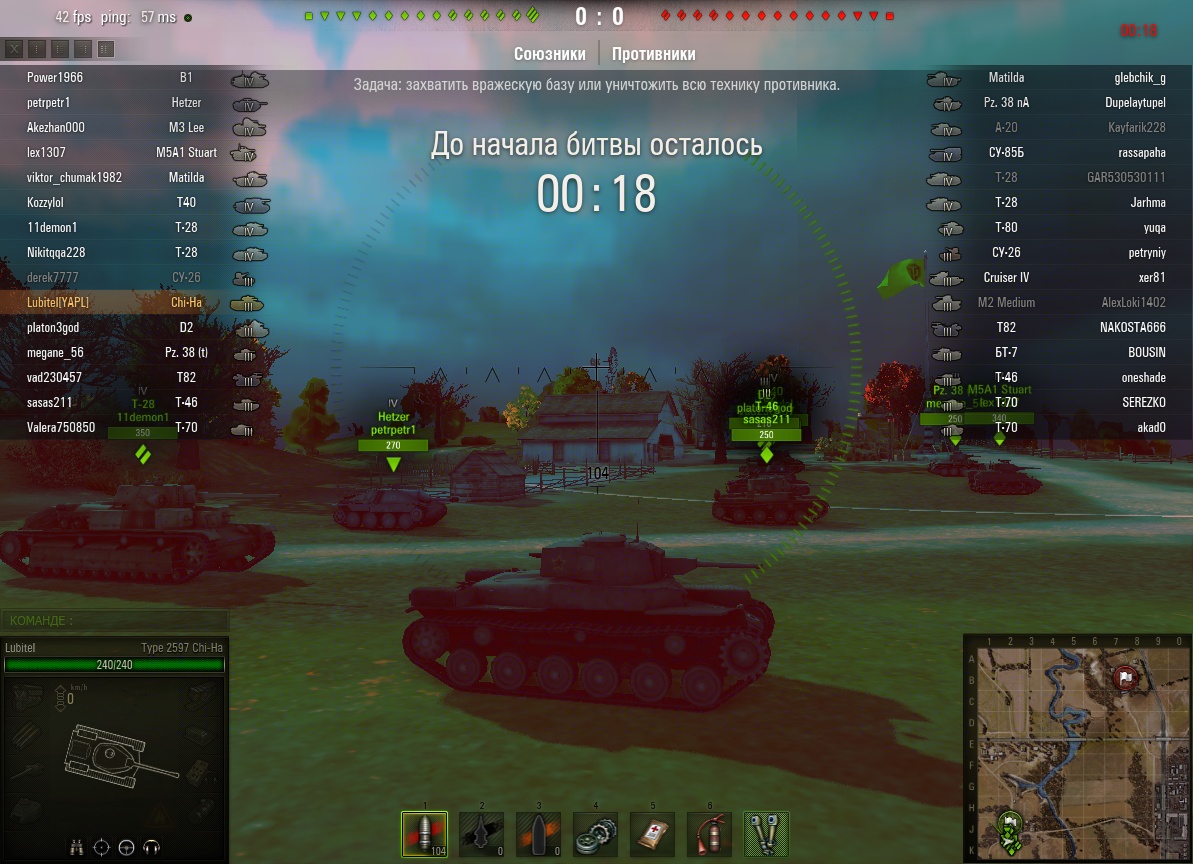The height and width of the screenshot is (864, 1193).
Task: Select the armor-piercing shell slot with 104 rounds
Action: (423, 834)
